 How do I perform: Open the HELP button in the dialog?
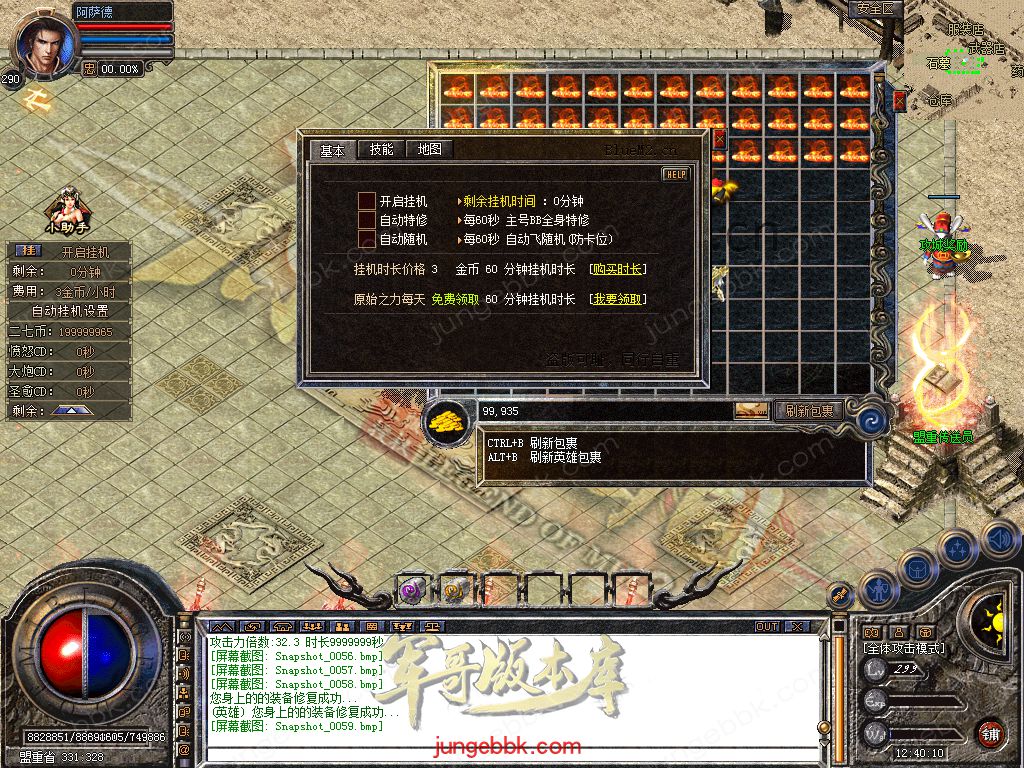coord(676,174)
